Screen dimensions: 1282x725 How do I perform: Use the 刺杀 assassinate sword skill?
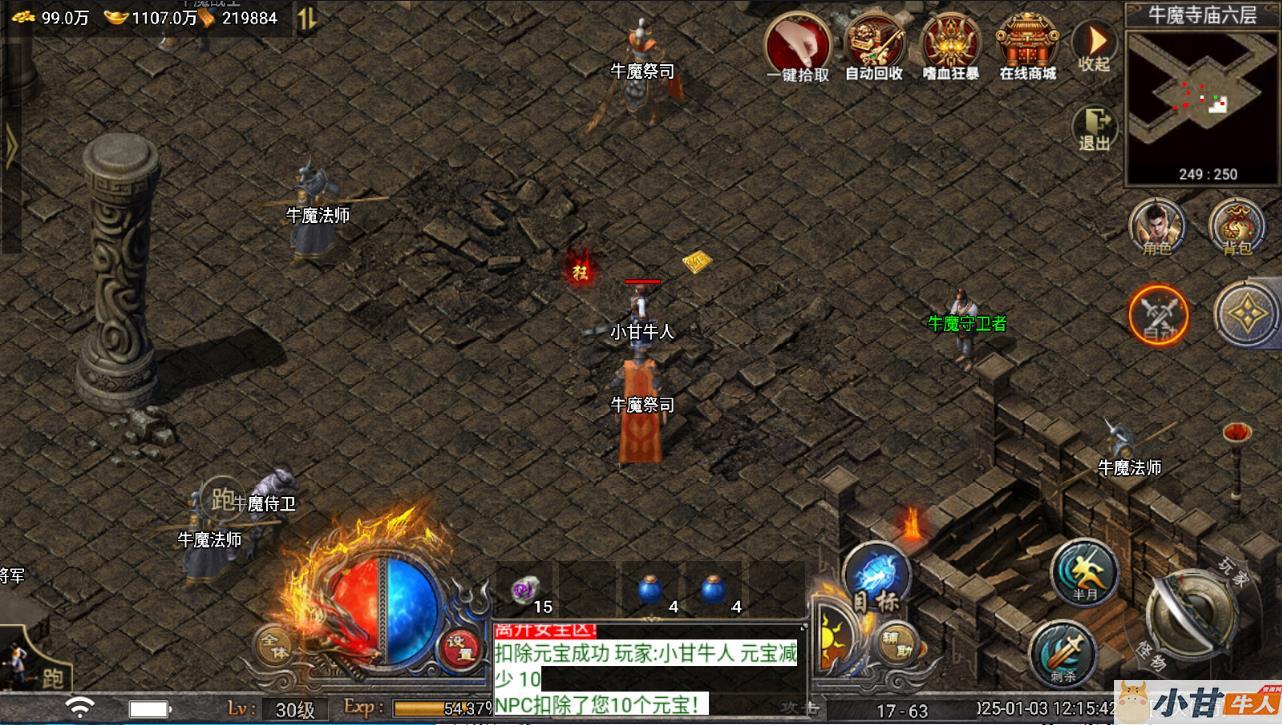click(1062, 653)
